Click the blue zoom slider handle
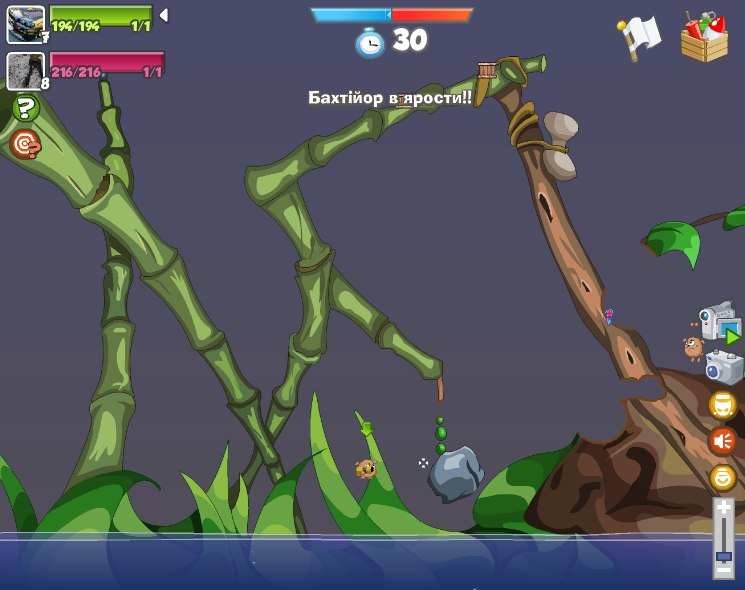The image size is (745, 590). click(723, 555)
